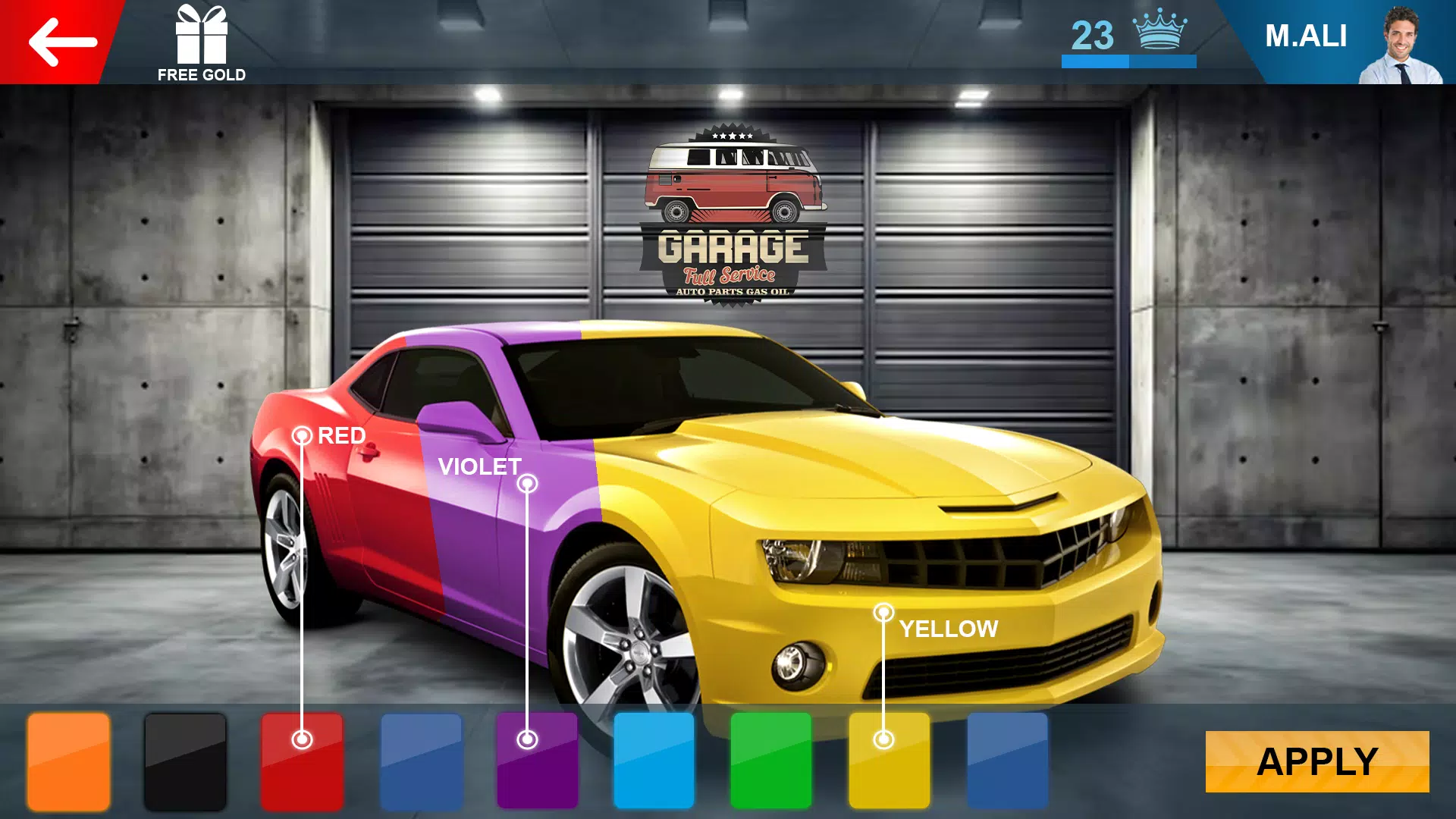Go back using the red arrow button
Image resolution: width=1456 pixels, height=819 pixels.
pos(62,42)
